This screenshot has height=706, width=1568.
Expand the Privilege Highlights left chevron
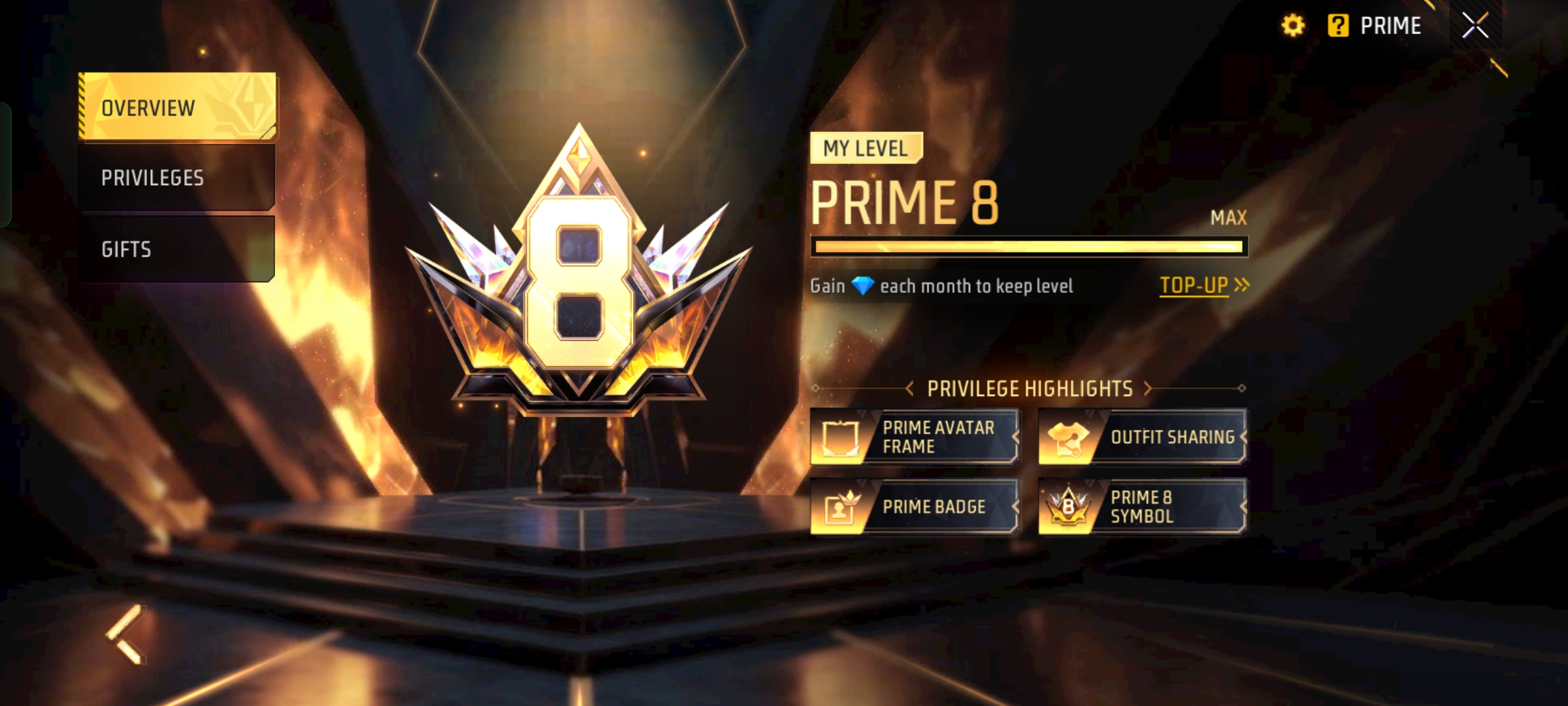[x=908, y=388]
